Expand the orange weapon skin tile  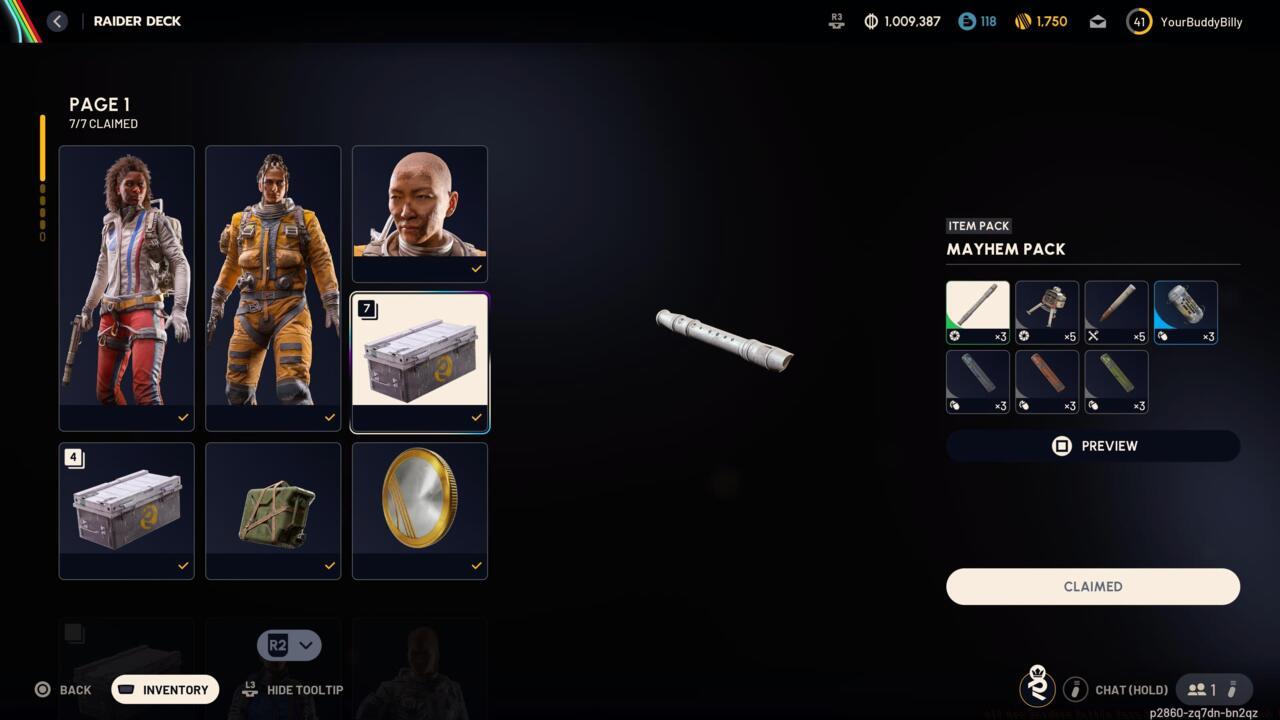pyautogui.click(x=1046, y=381)
